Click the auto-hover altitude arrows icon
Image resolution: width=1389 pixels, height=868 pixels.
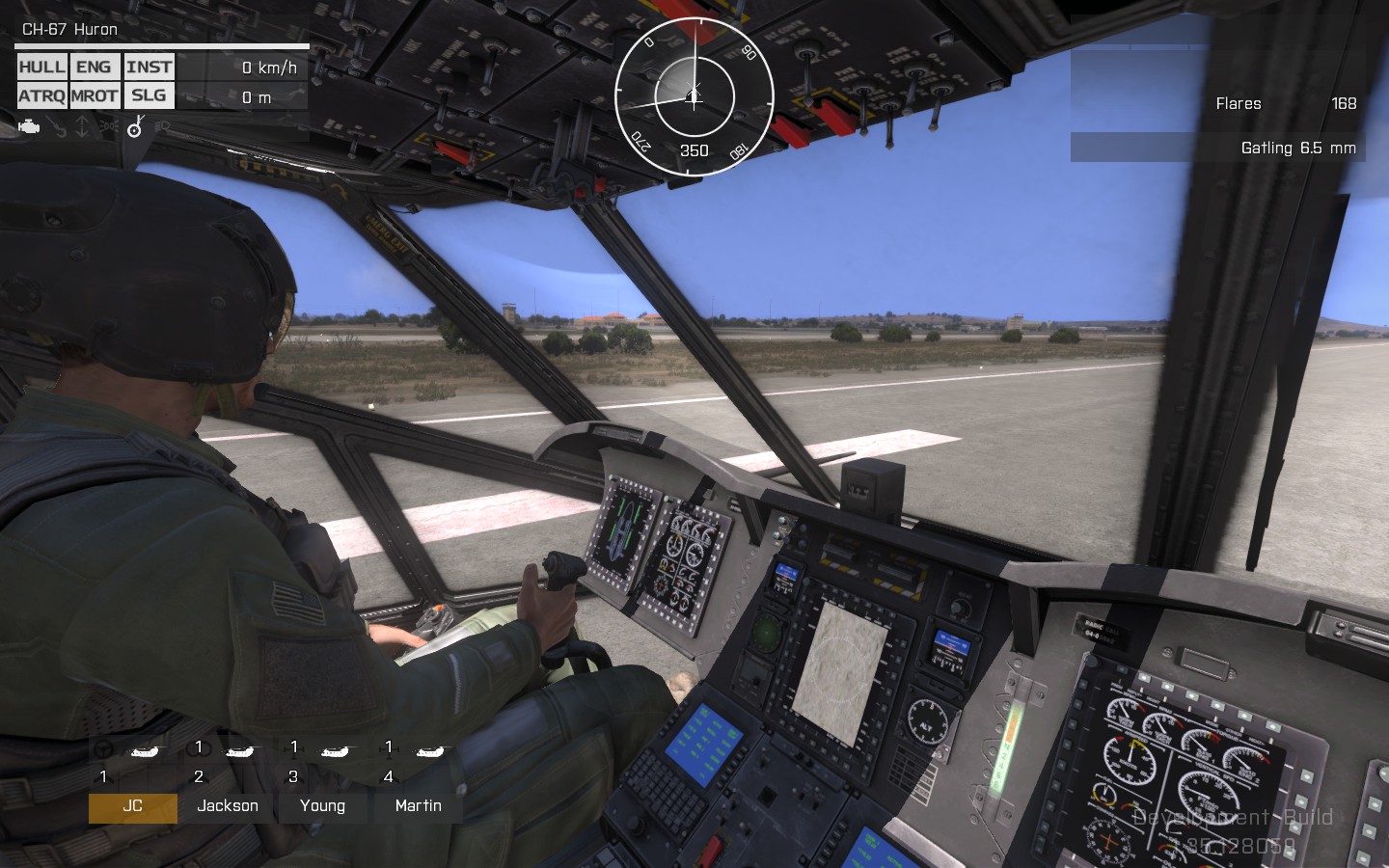pyautogui.click(x=82, y=128)
